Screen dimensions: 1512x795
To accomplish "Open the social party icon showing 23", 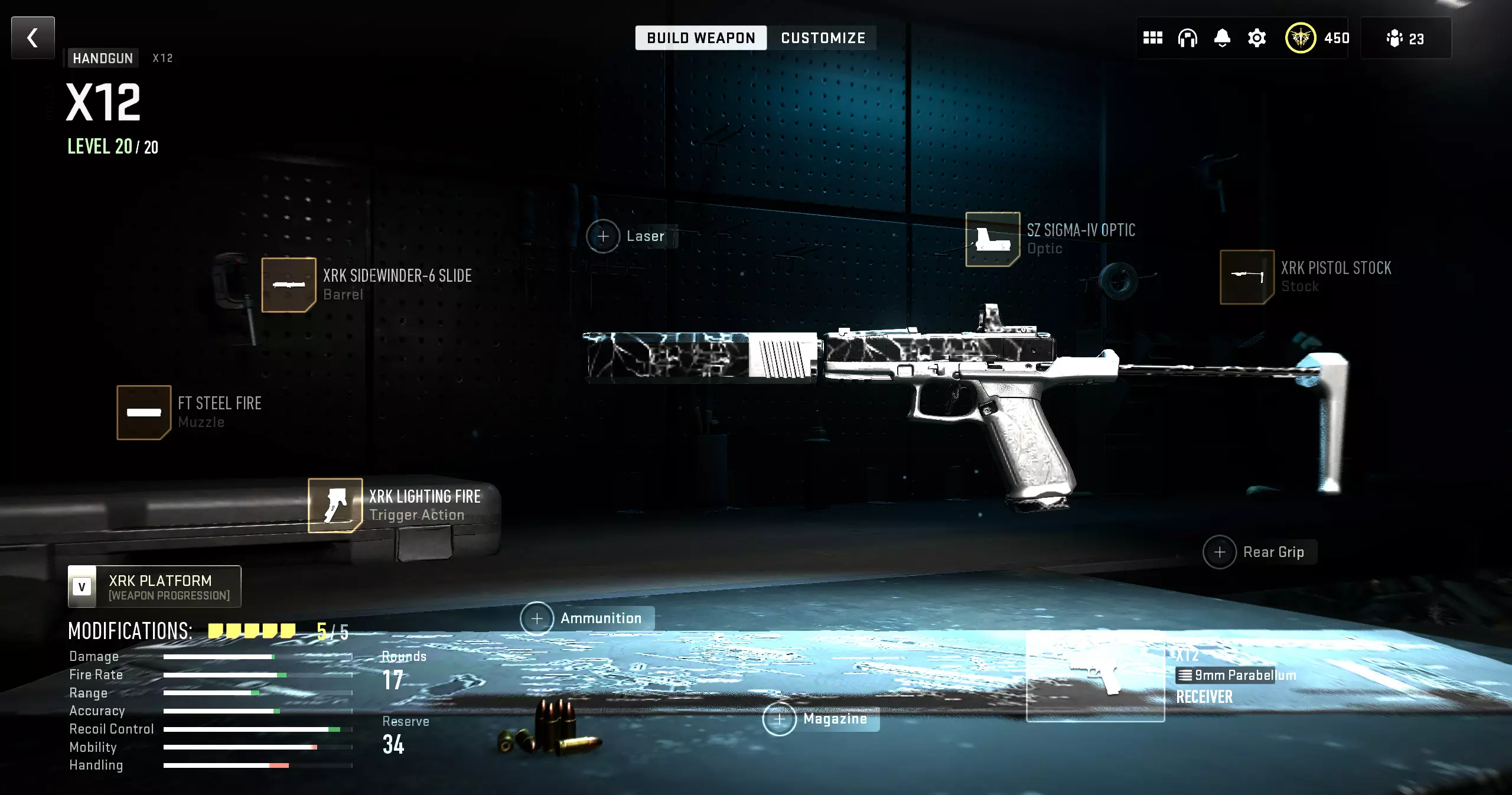I will coord(1405,38).
